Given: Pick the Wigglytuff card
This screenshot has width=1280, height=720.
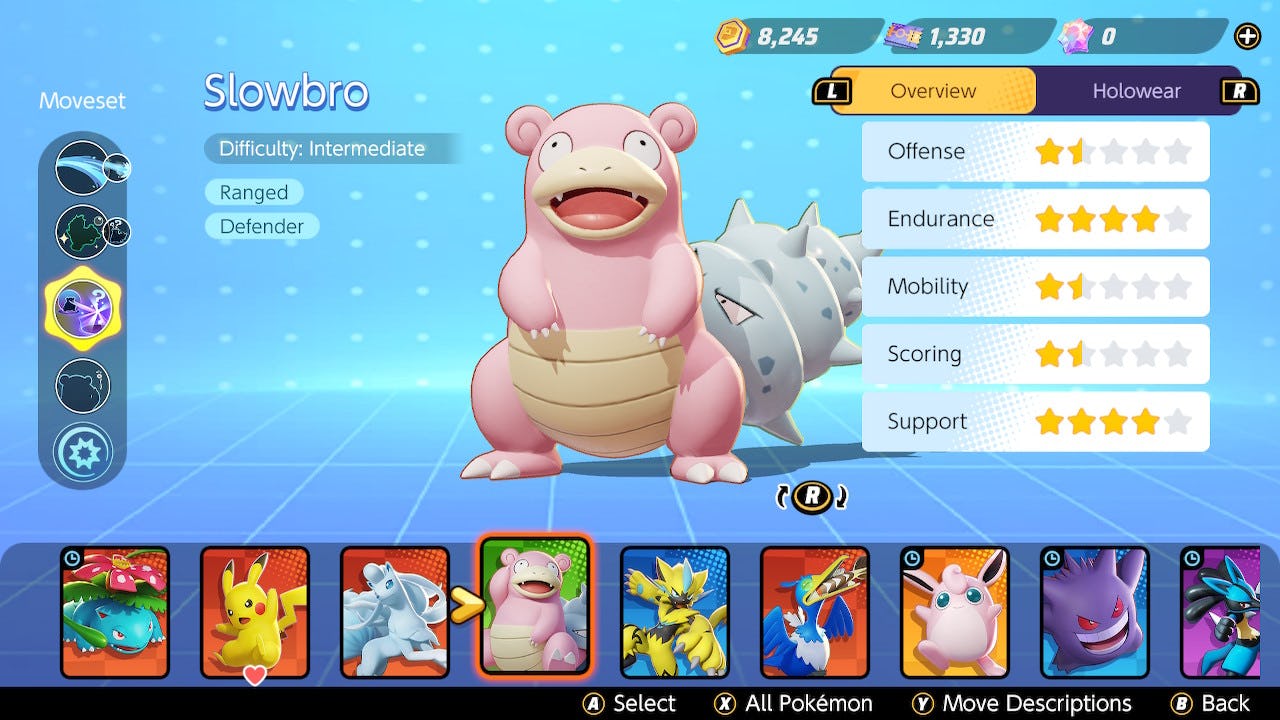Looking at the screenshot, I should click(955, 611).
